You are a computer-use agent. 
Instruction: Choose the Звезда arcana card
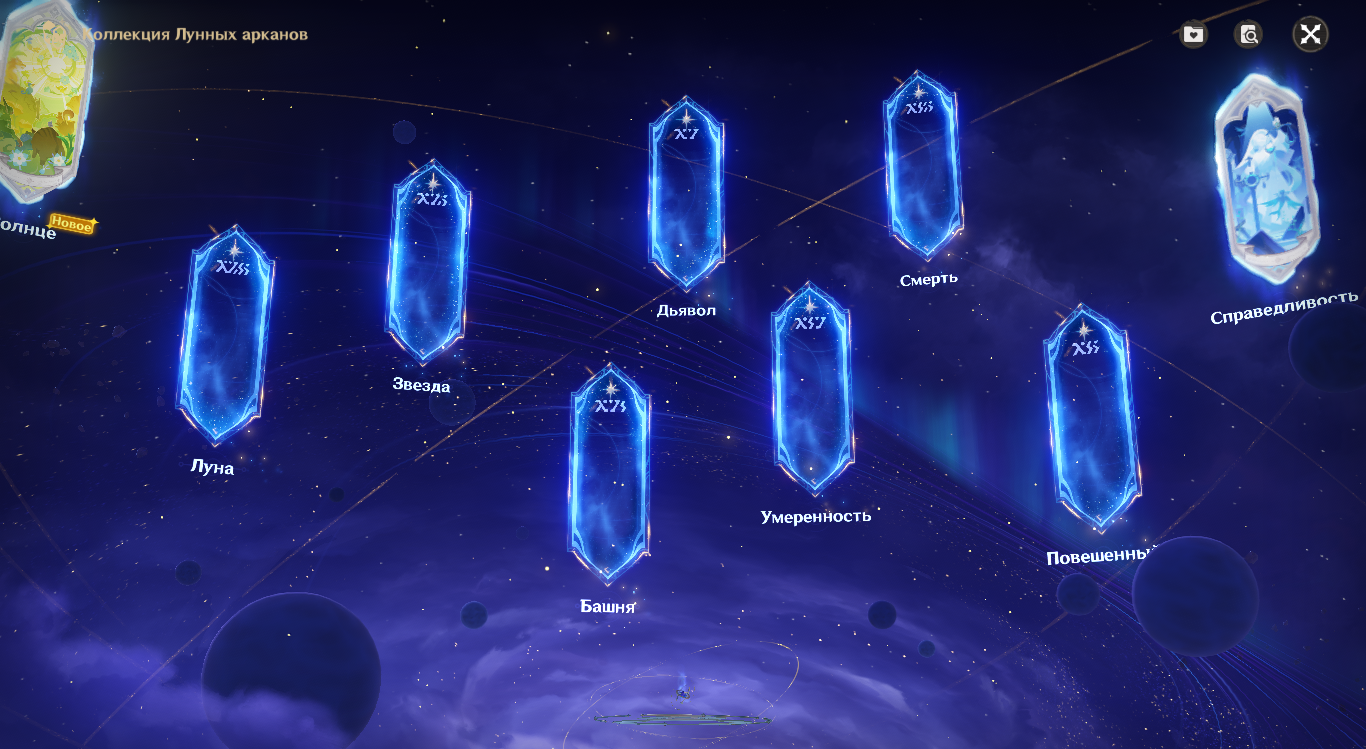427,262
